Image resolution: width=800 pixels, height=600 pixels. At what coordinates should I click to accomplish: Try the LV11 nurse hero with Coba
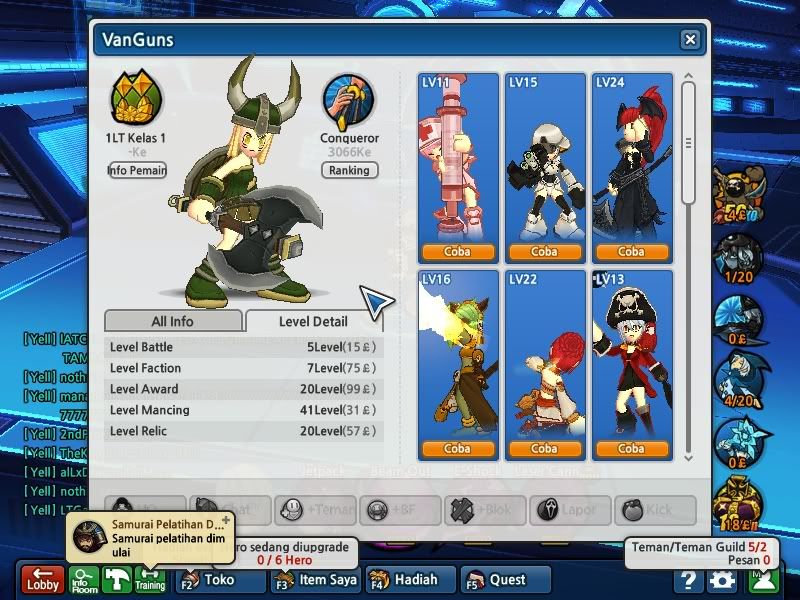457,251
